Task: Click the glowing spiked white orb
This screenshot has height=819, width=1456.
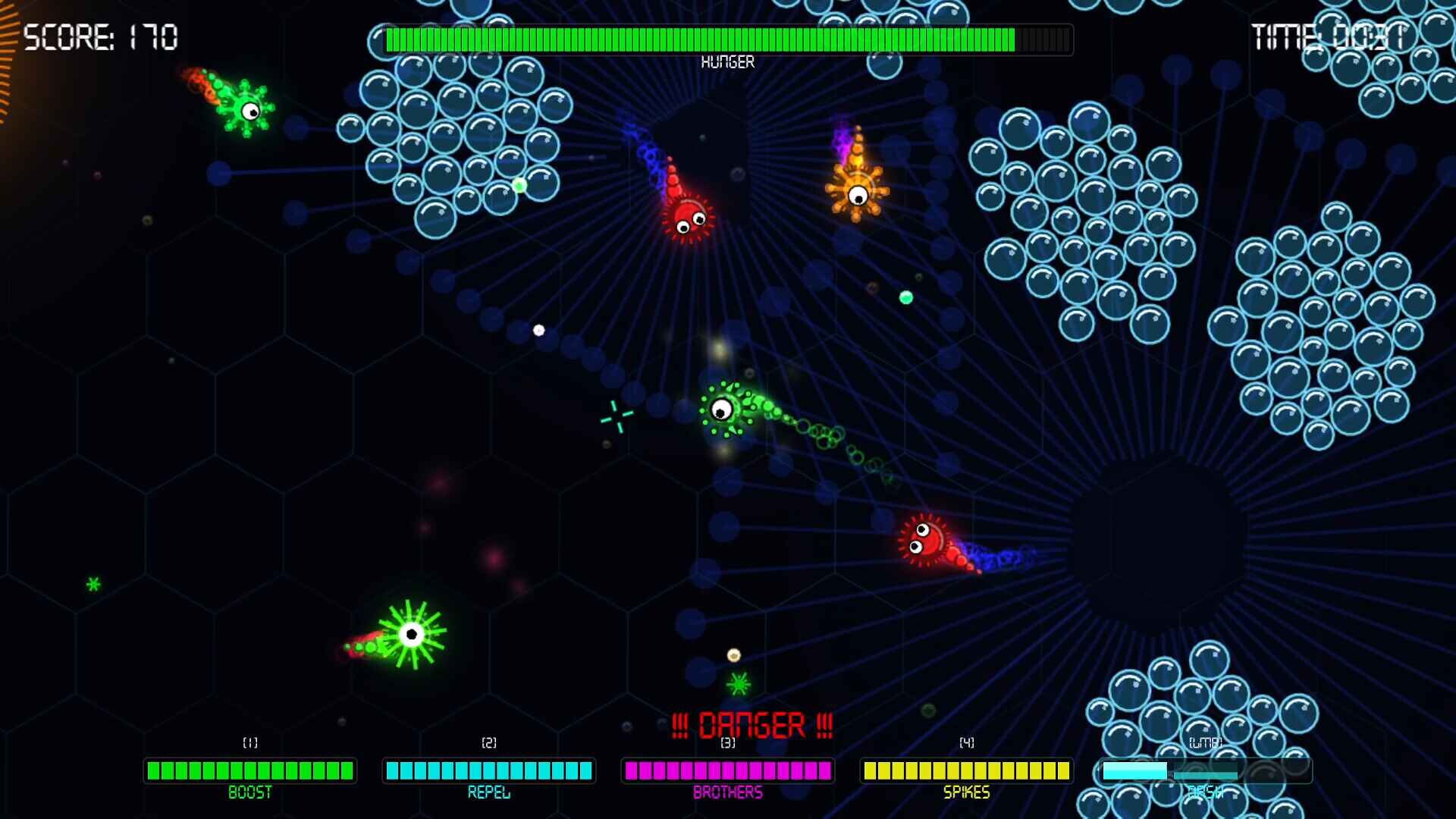Action: click(411, 633)
